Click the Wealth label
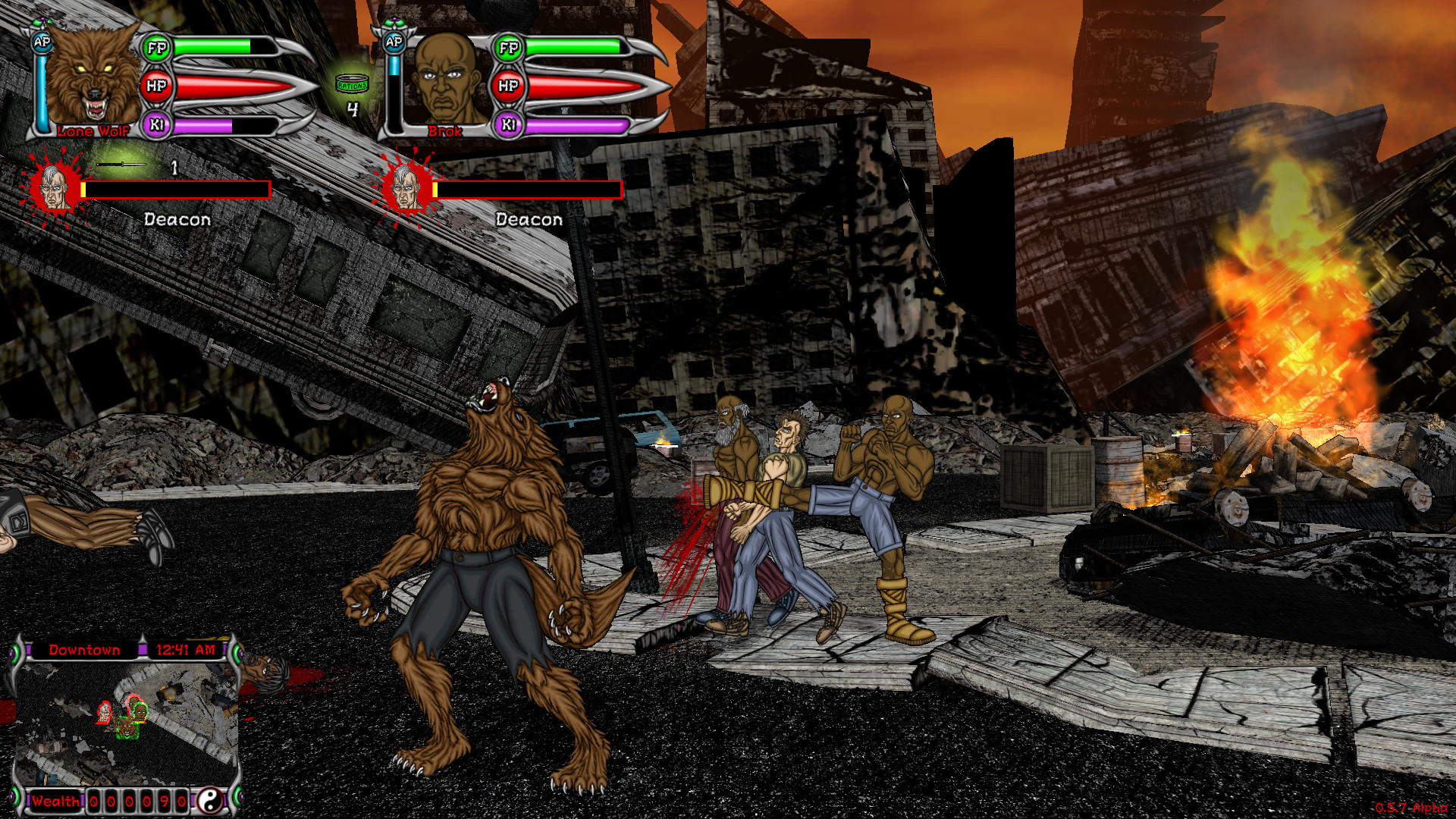The height and width of the screenshot is (819, 1456). click(56, 802)
